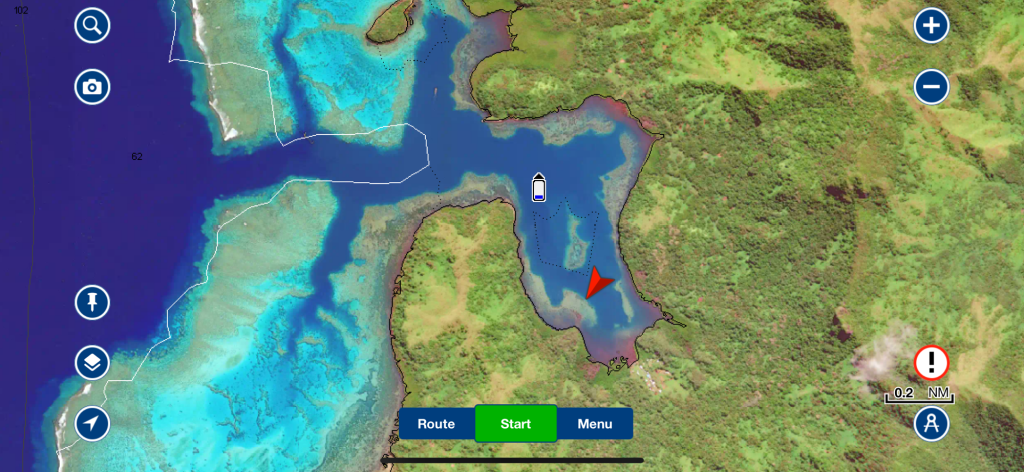Drop a marker with the pin icon
The height and width of the screenshot is (472, 1024).
coord(92,302)
